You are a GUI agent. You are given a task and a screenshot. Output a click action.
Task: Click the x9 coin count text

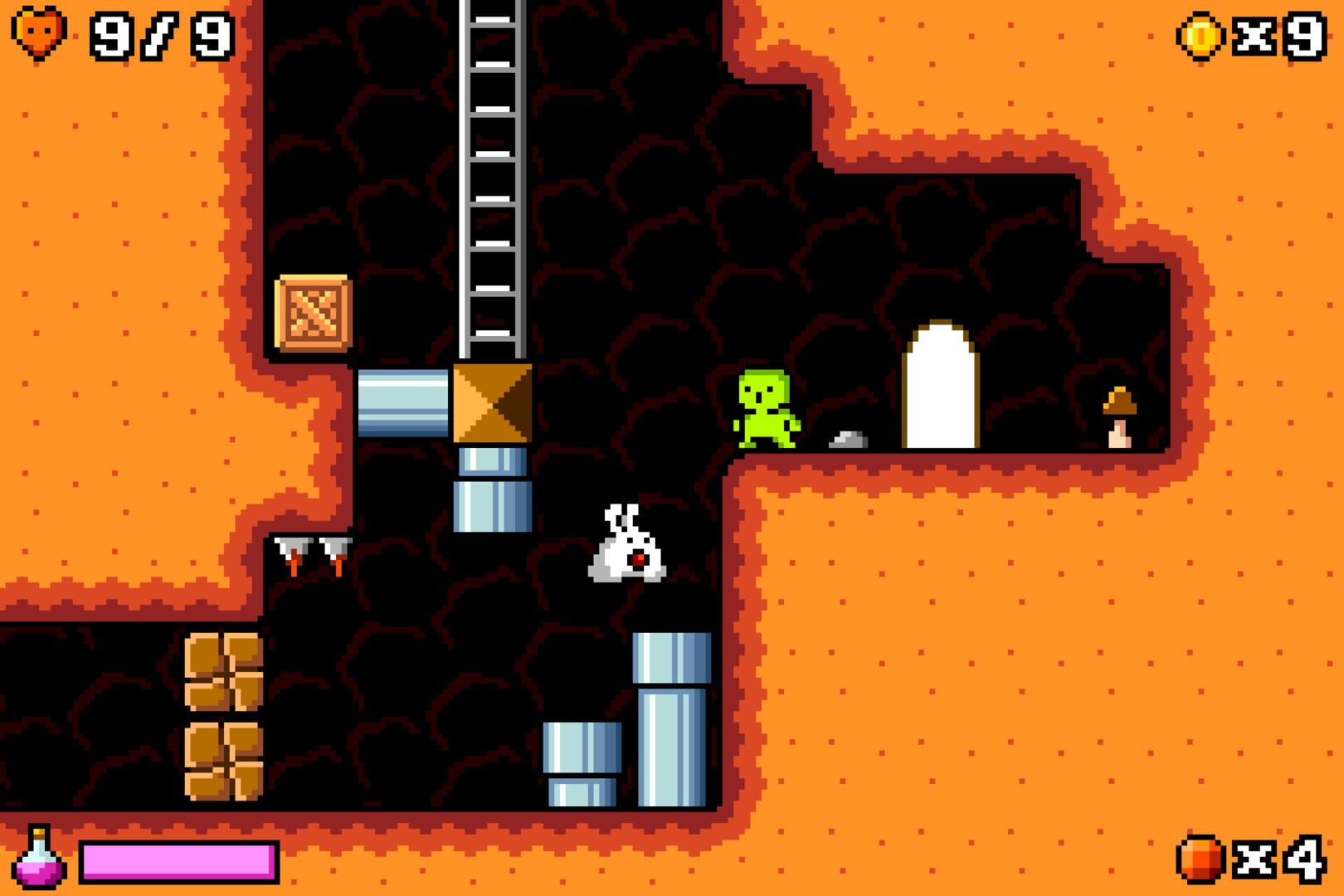pos(1278,35)
